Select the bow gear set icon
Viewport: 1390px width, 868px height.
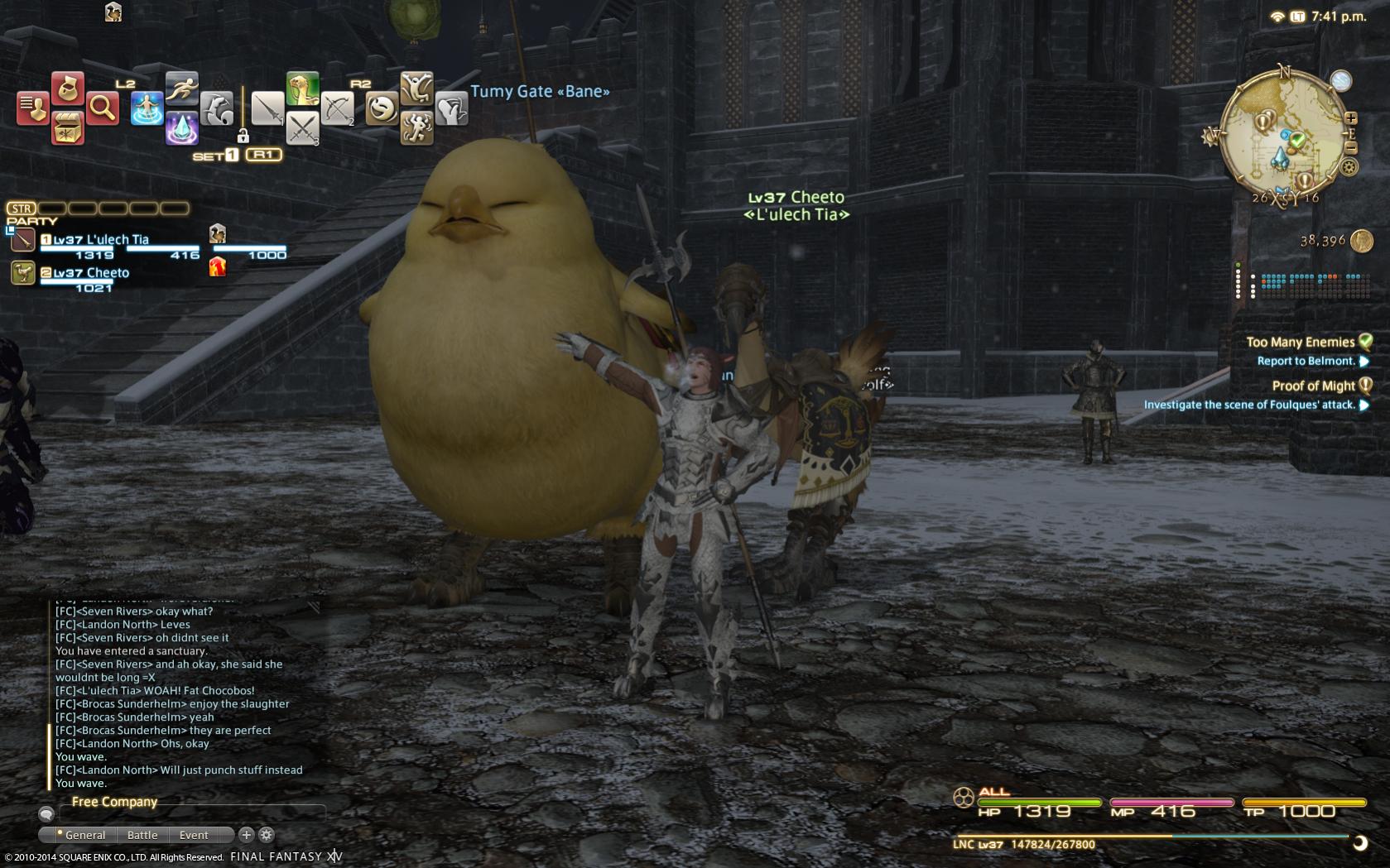coord(338,108)
